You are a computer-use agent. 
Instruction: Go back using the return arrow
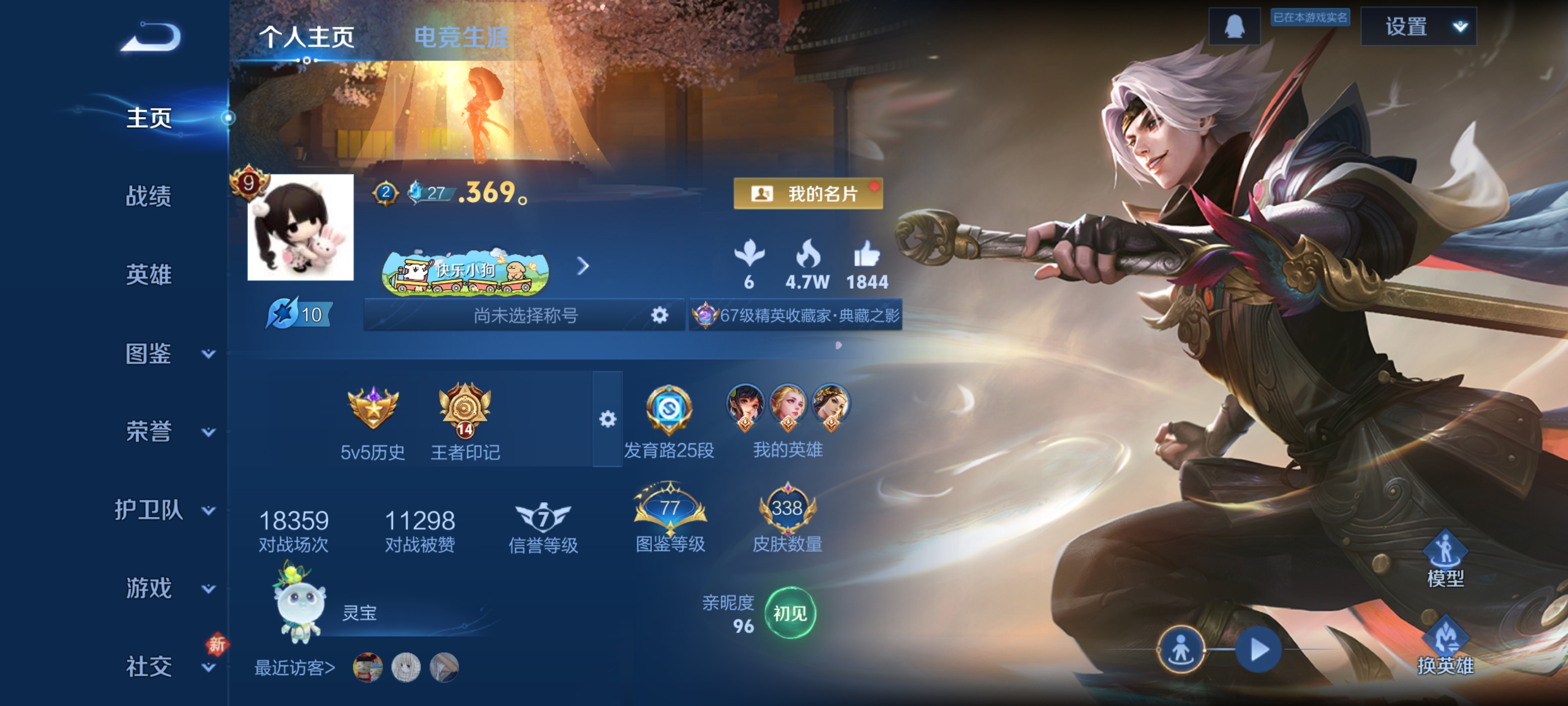pos(151,36)
